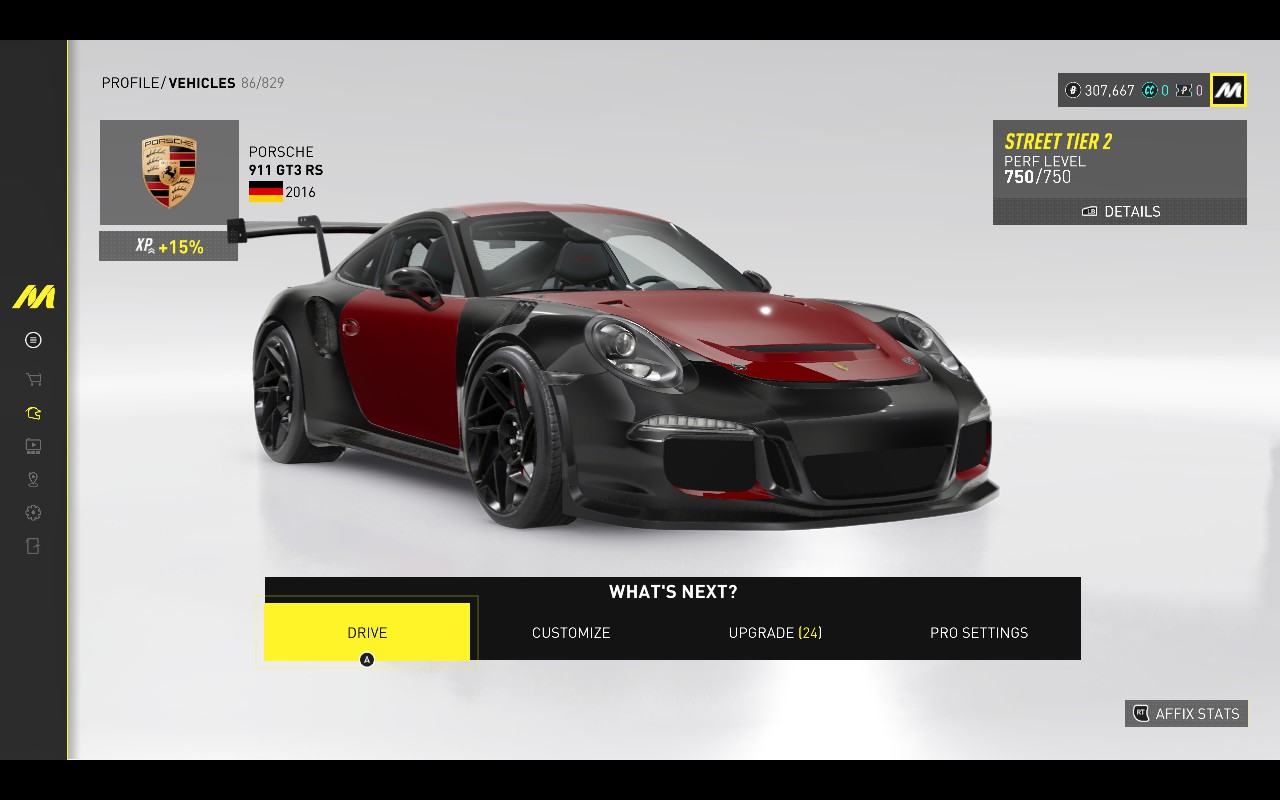This screenshot has height=800, width=1280.
Task: Select the yellow DRIVE button
Action: tap(367, 632)
